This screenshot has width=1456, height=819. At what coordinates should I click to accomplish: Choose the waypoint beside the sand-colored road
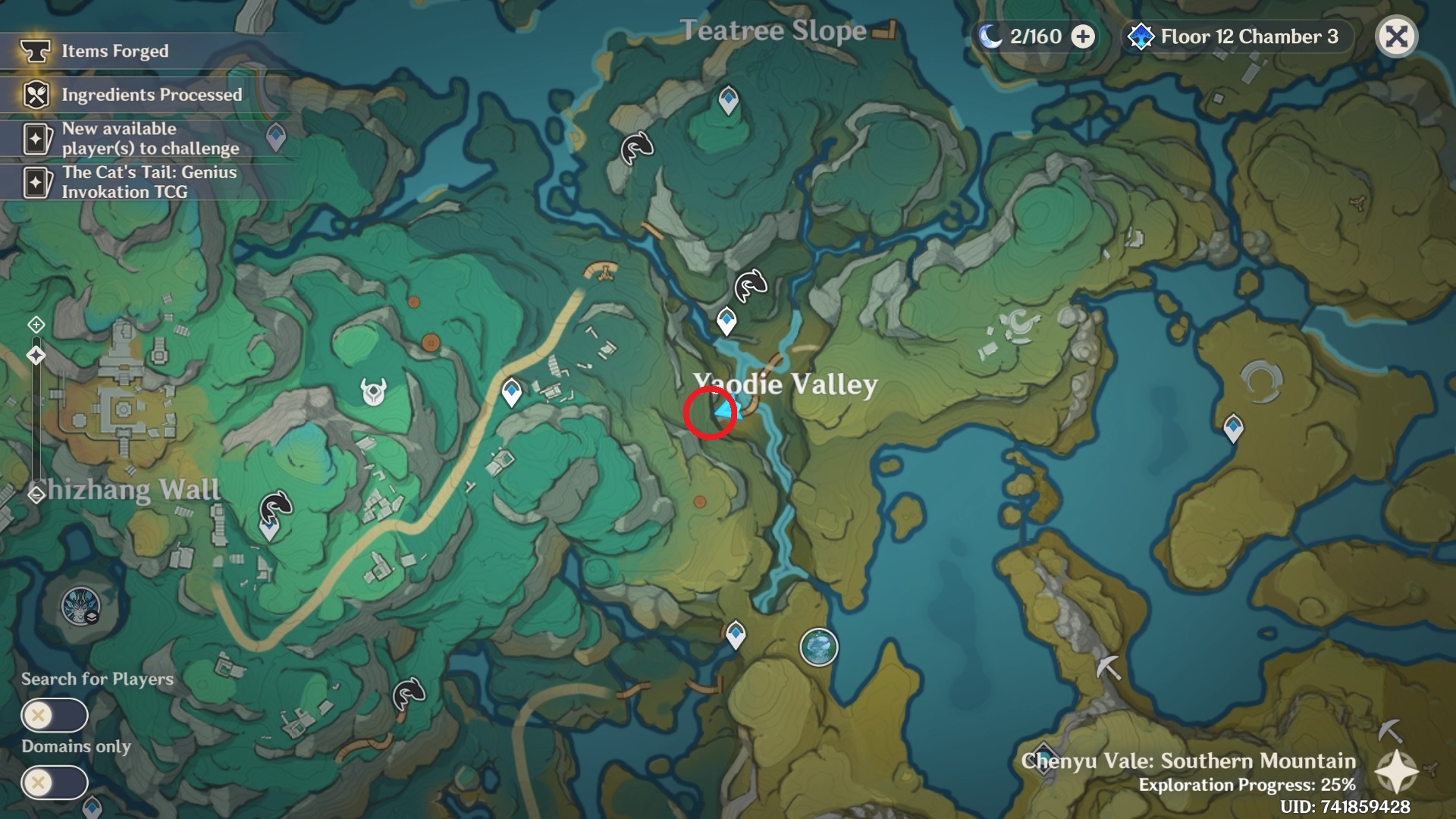point(512,392)
